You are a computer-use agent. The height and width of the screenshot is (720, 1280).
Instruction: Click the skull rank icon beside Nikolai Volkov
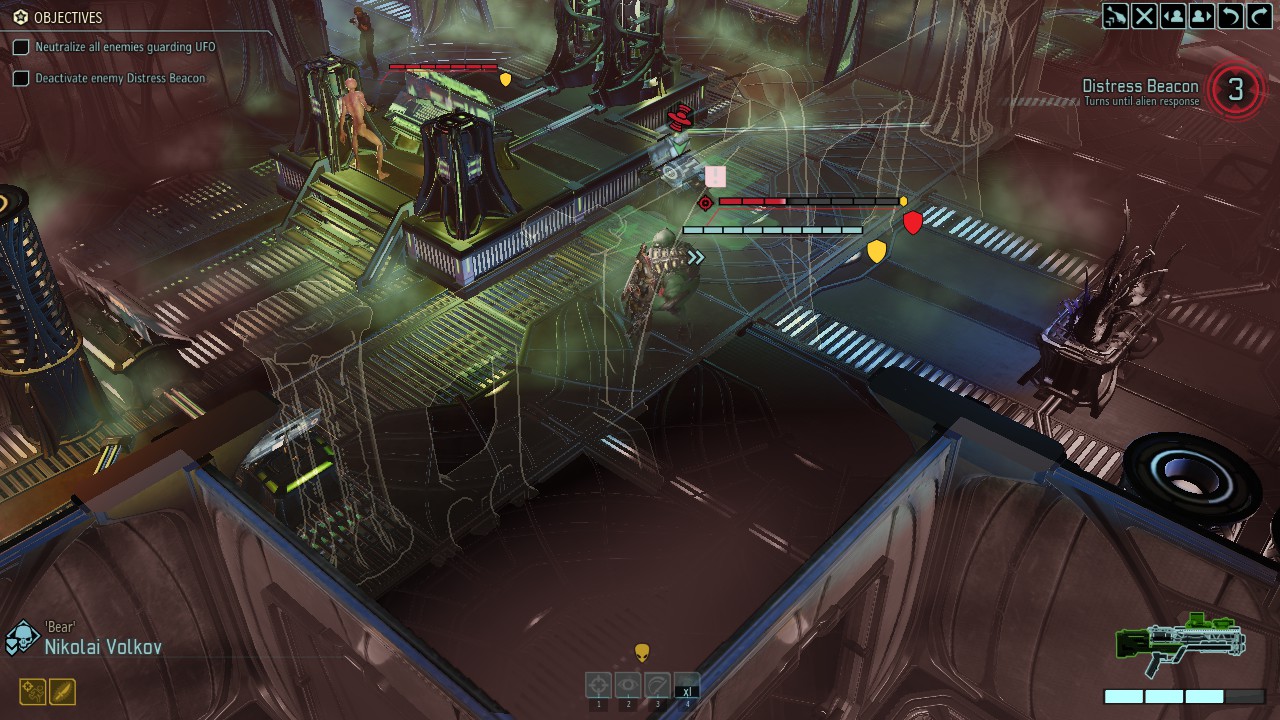click(x=21, y=639)
